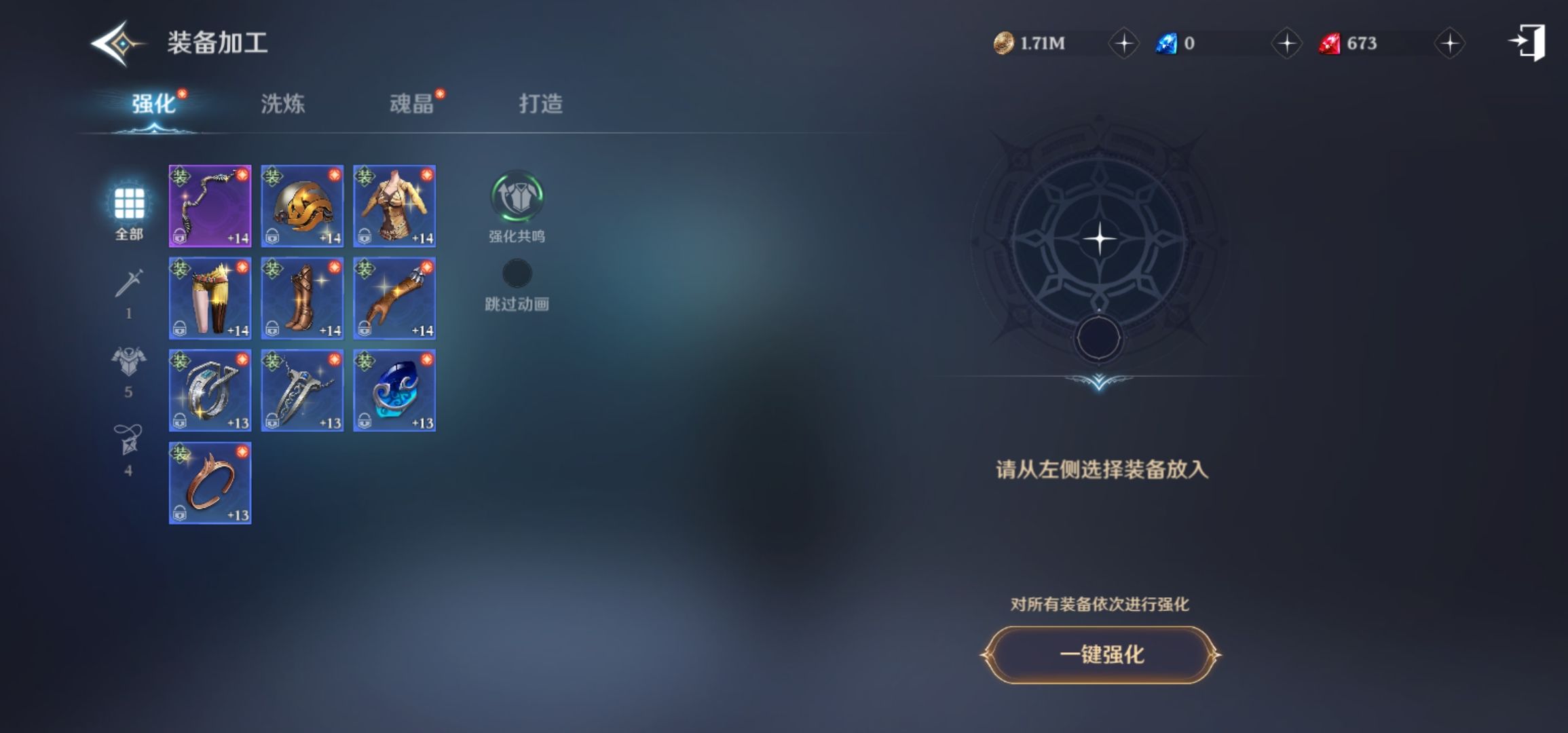Viewport: 1568px width, 733px height.
Task: Click the red gem currency icon
Action: [x=1330, y=42]
